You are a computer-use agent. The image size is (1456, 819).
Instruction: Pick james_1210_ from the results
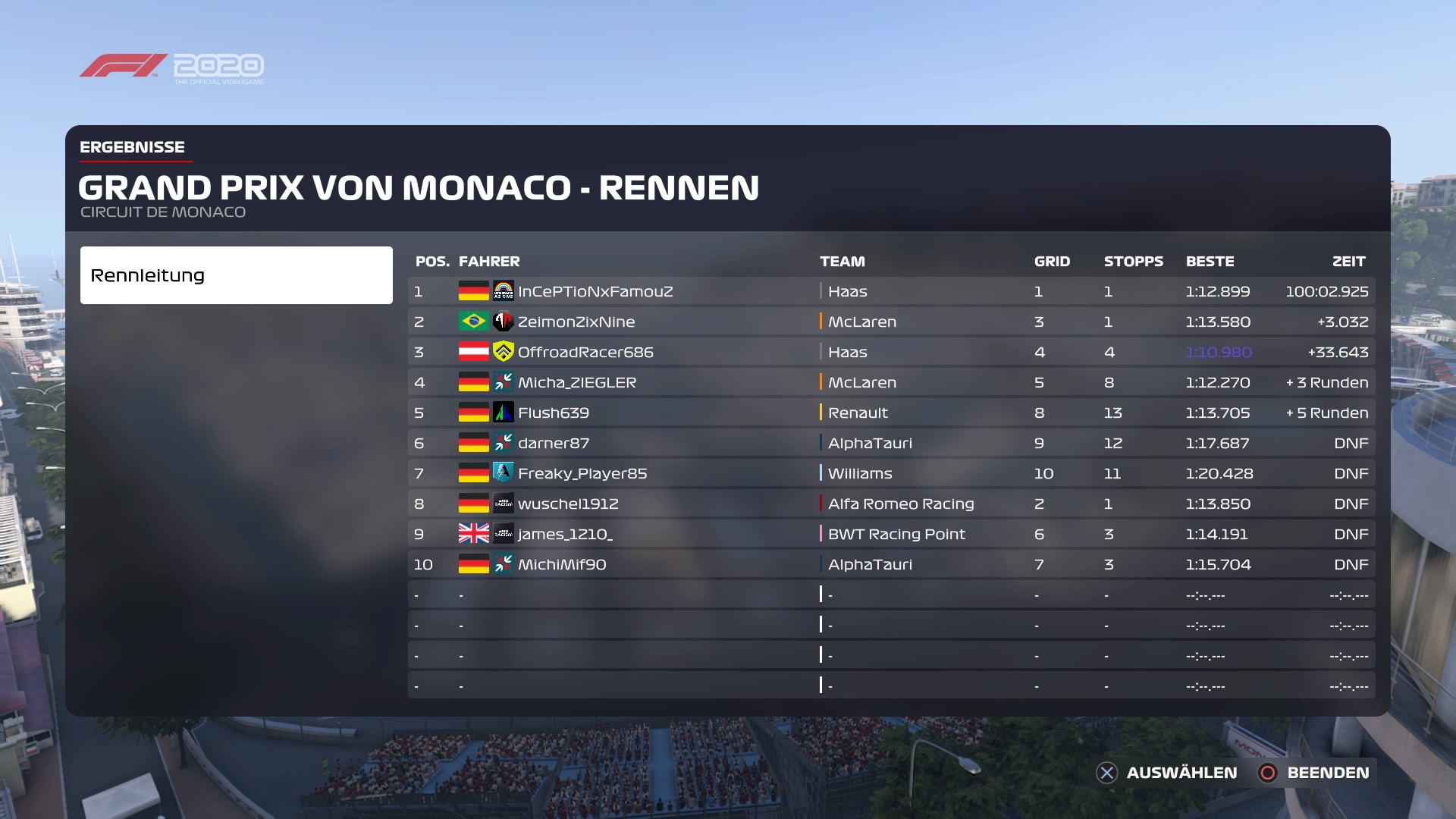coord(565,534)
